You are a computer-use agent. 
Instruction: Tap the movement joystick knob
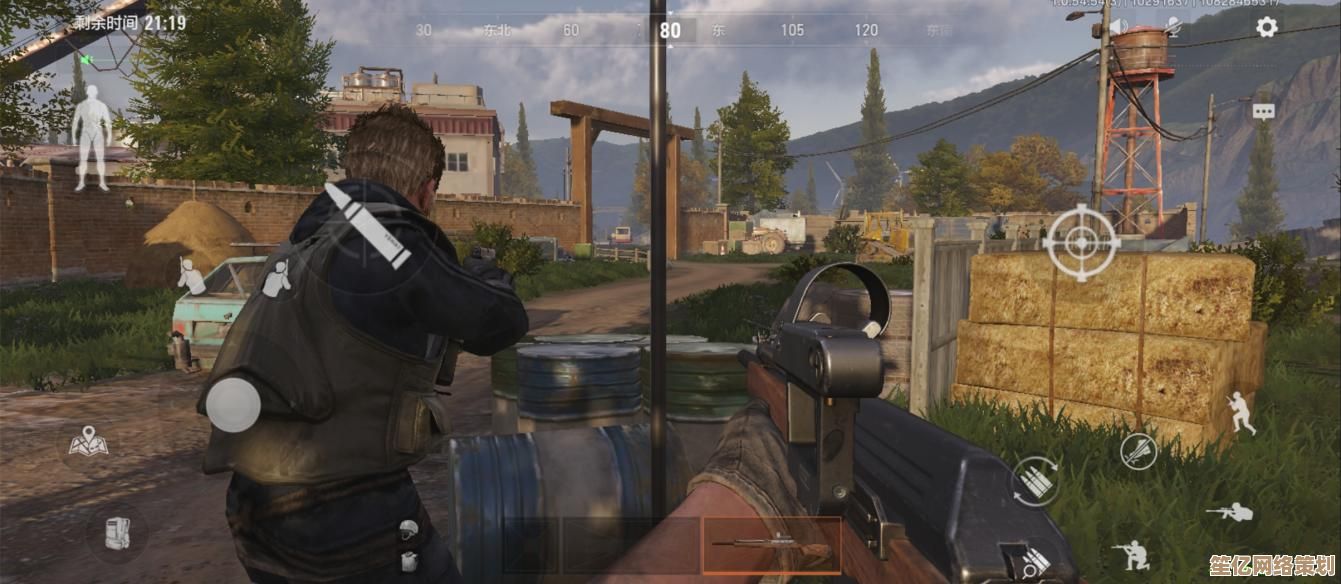(233, 405)
